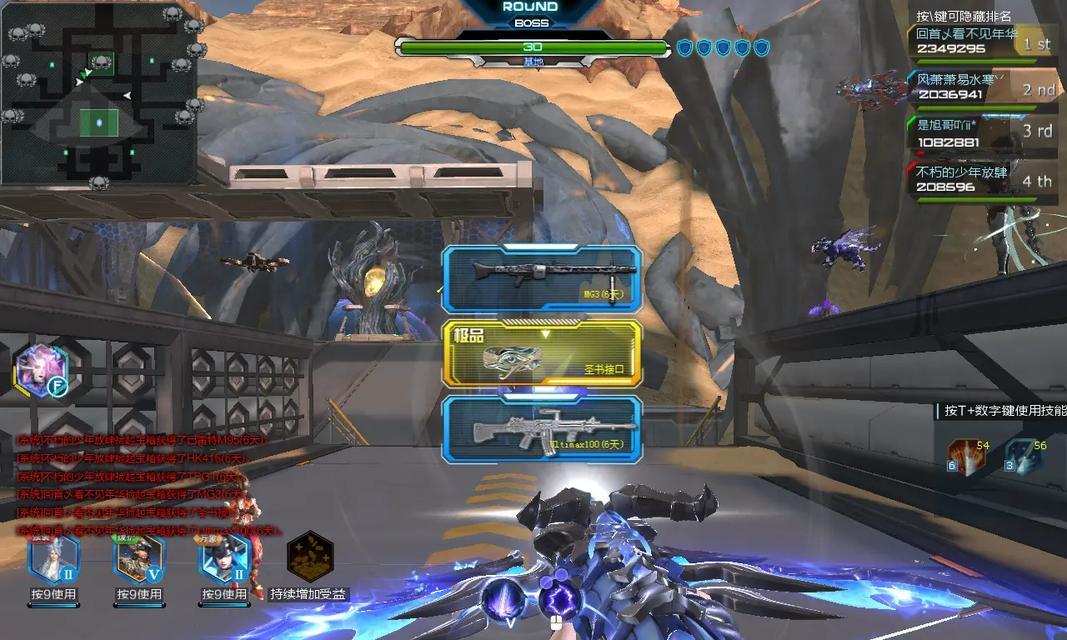Use the armored soldier level V card
Viewport: 1067px width, 640px height.
(x=139, y=559)
